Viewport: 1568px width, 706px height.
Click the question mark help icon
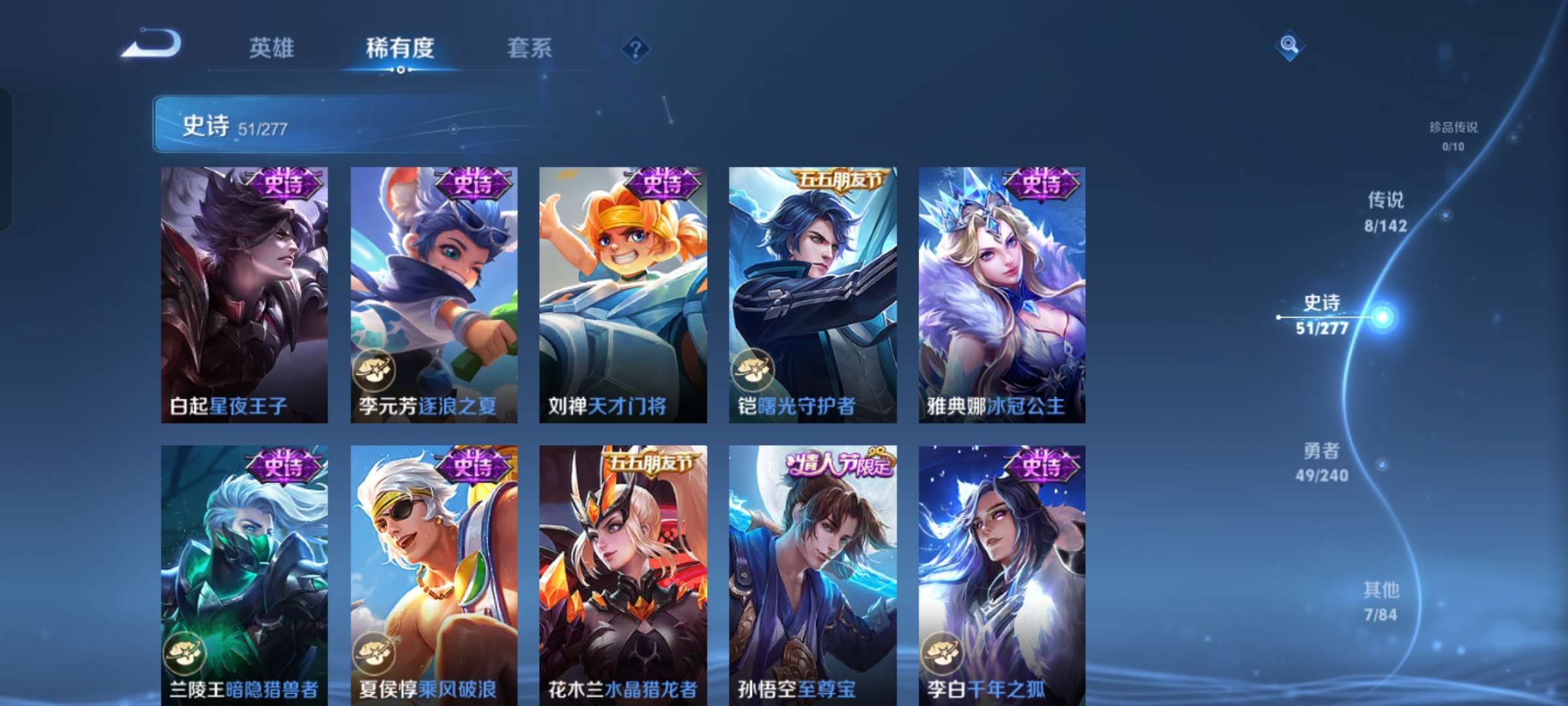(634, 48)
